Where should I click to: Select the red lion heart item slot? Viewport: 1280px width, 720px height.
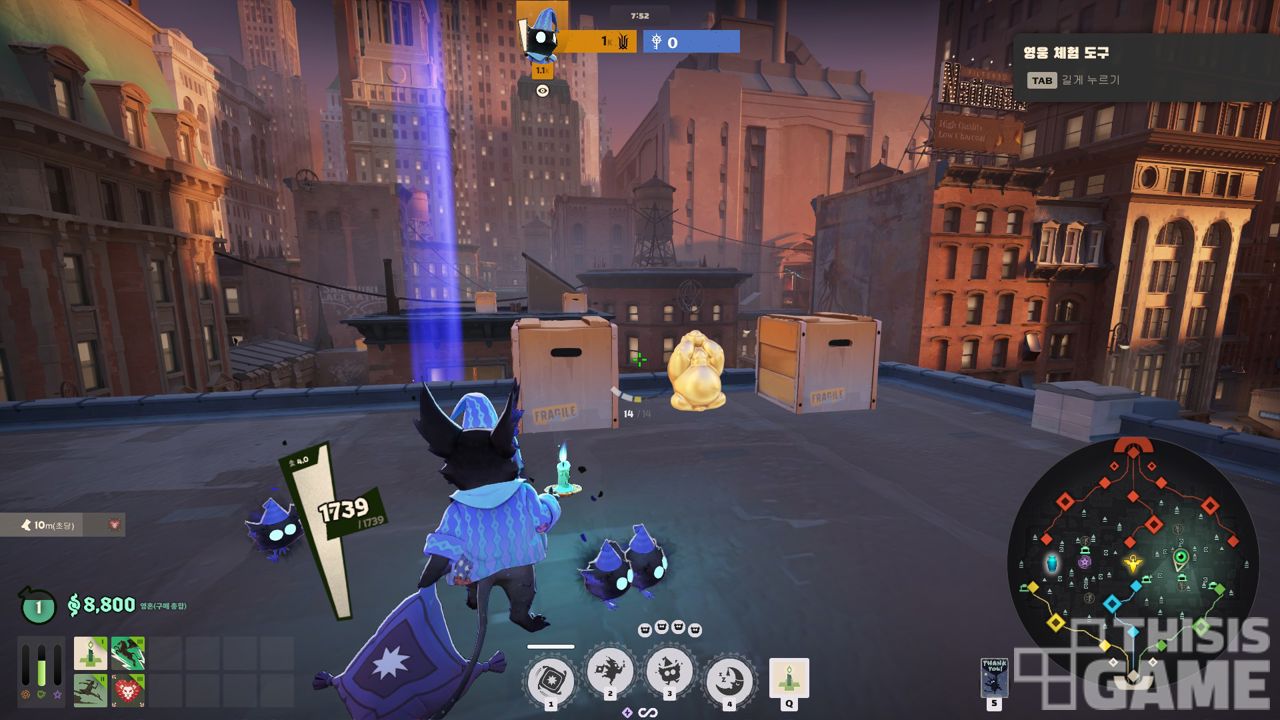click(x=128, y=690)
